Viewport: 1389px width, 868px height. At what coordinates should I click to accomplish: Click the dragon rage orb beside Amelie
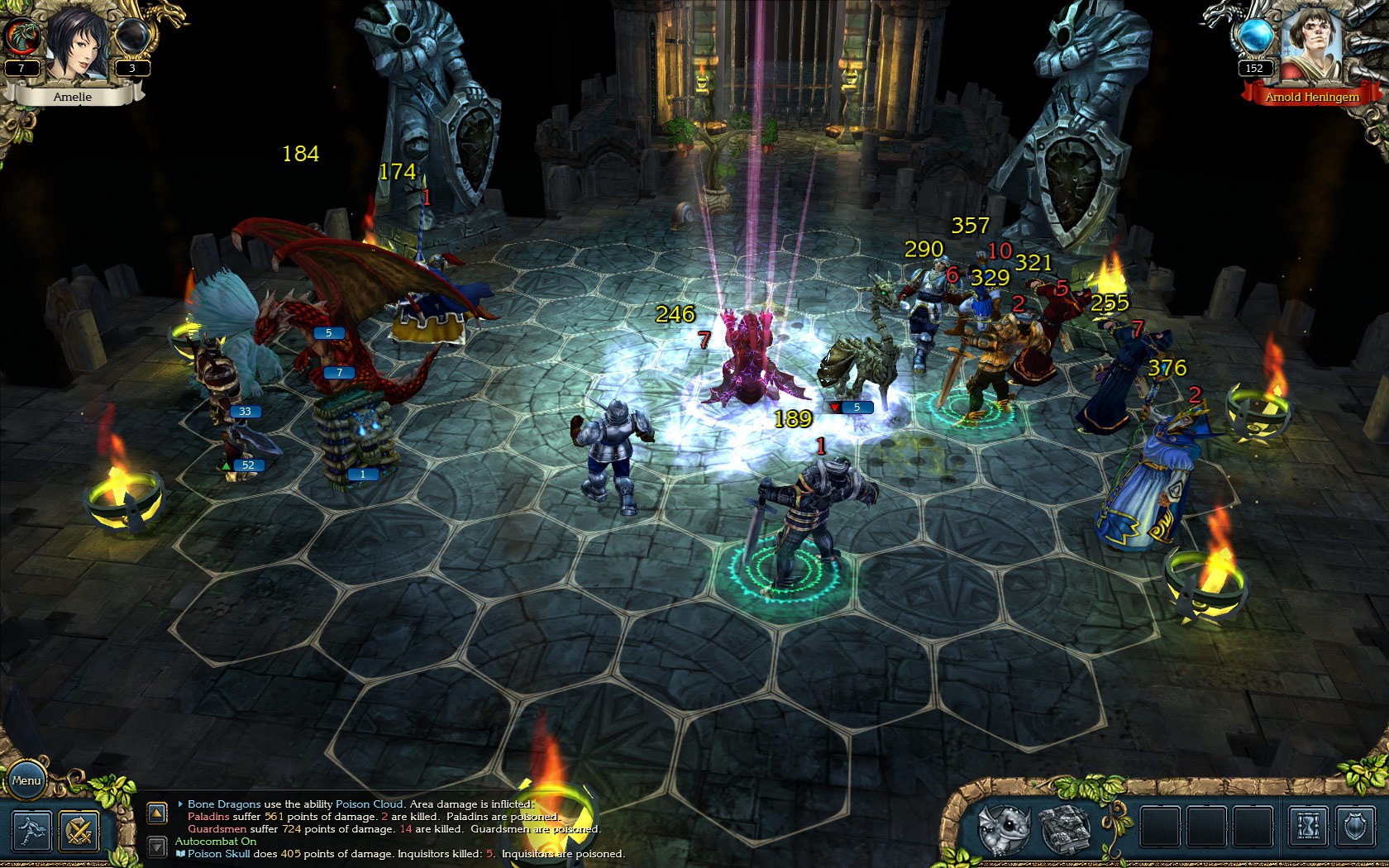click(x=22, y=36)
